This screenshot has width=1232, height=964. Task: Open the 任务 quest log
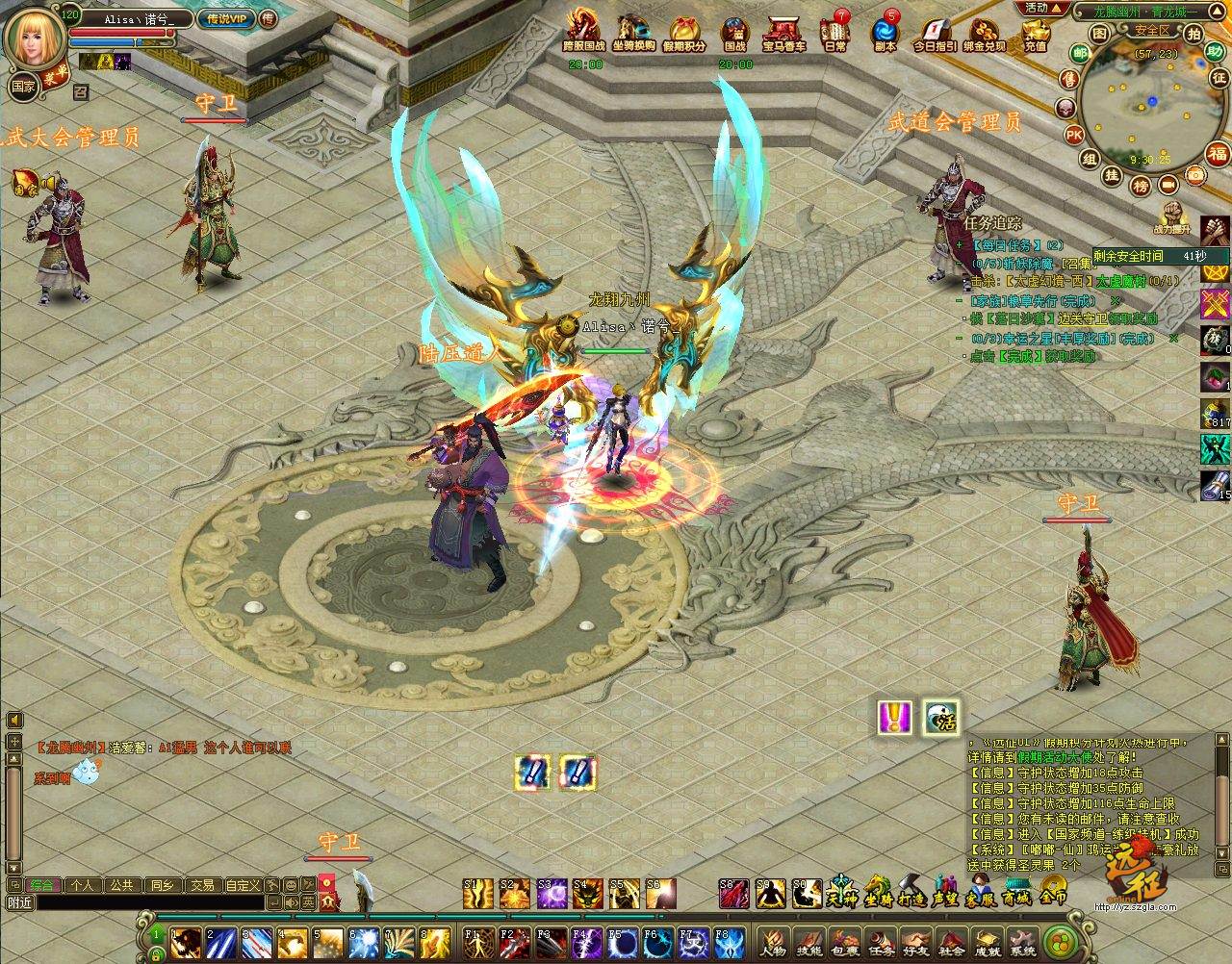880,940
